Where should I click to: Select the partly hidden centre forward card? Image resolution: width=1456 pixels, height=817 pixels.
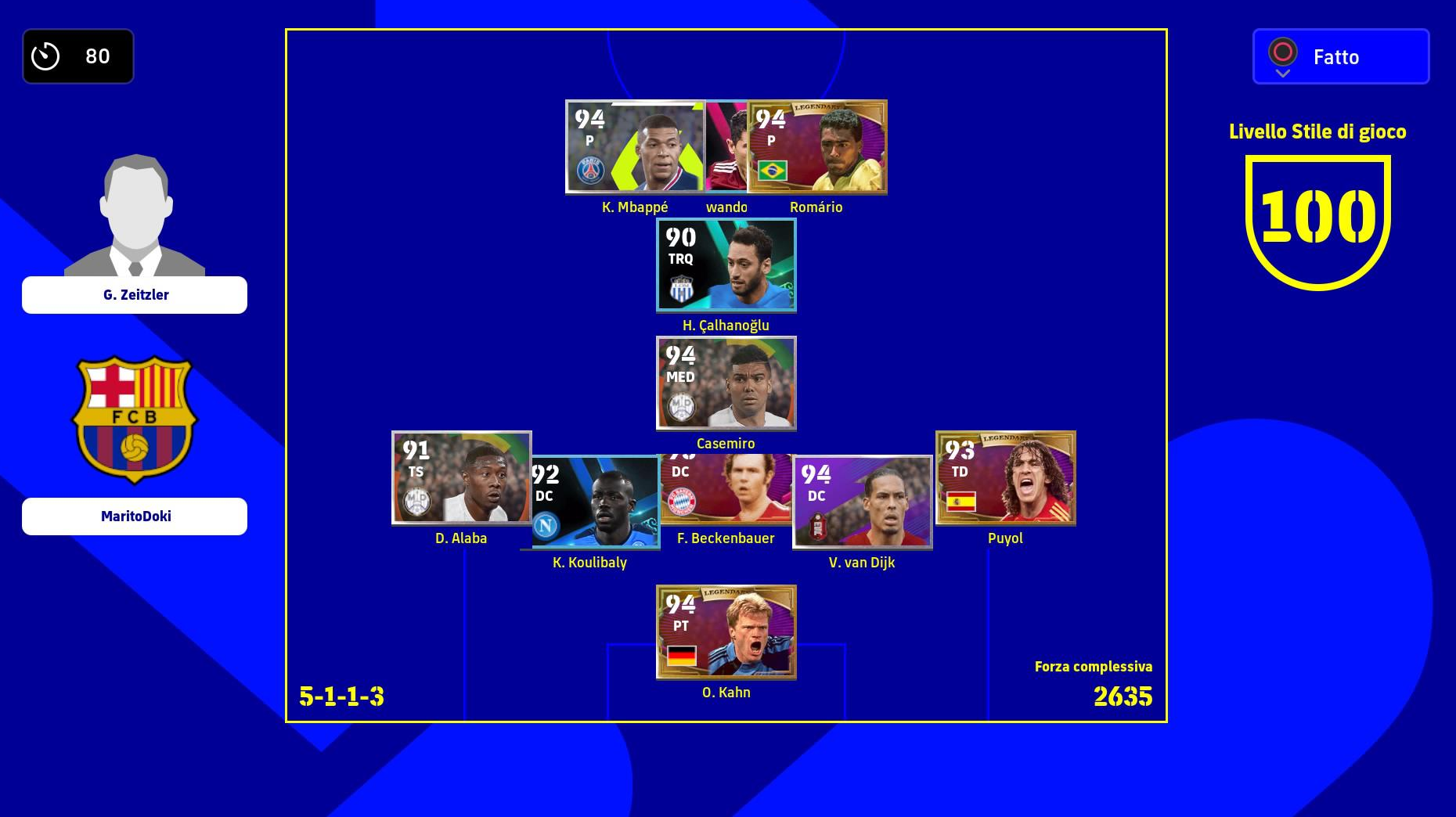(x=726, y=146)
